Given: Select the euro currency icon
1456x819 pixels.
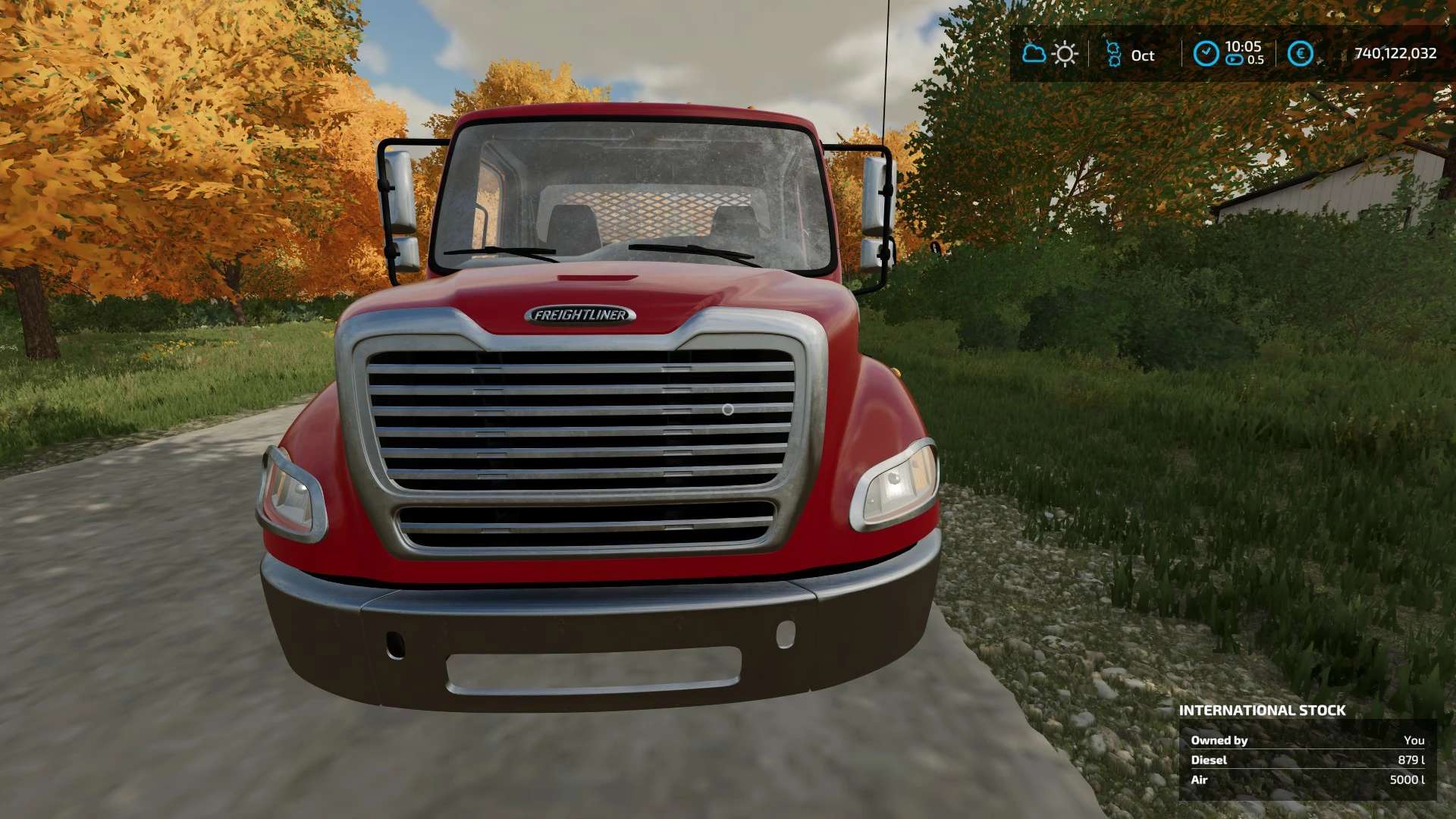Looking at the screenshot, I should click(x=1300, y=54).
